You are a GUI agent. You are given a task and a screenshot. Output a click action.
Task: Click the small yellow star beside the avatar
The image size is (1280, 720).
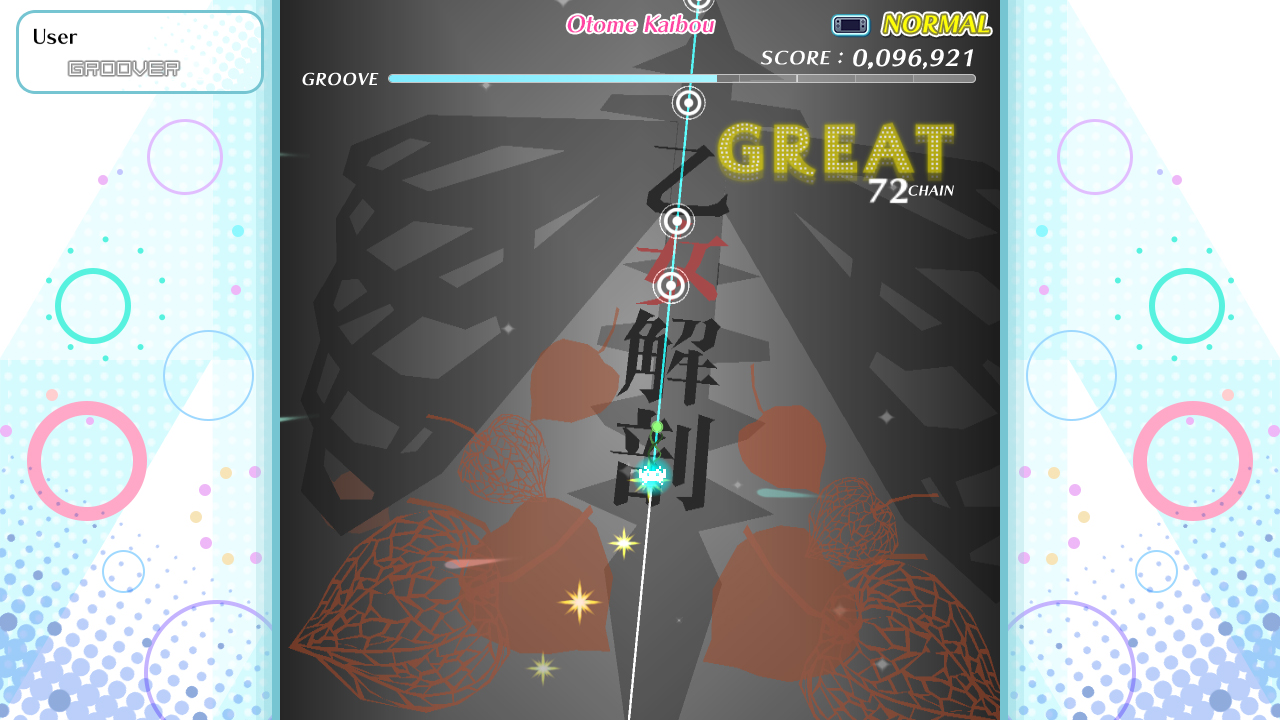point(623,543)
